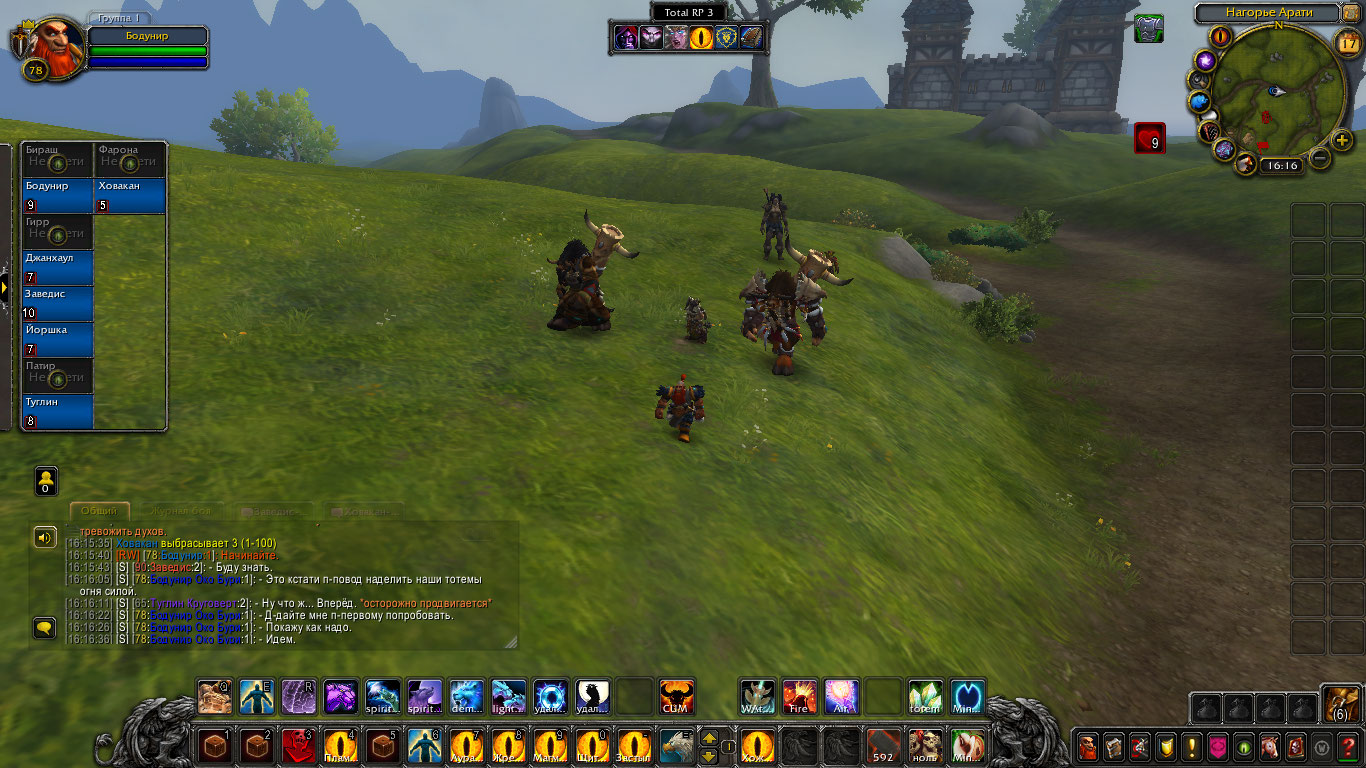1366x768 pixels.
Task: Activate the Fire totem ability
Action: 799,696
